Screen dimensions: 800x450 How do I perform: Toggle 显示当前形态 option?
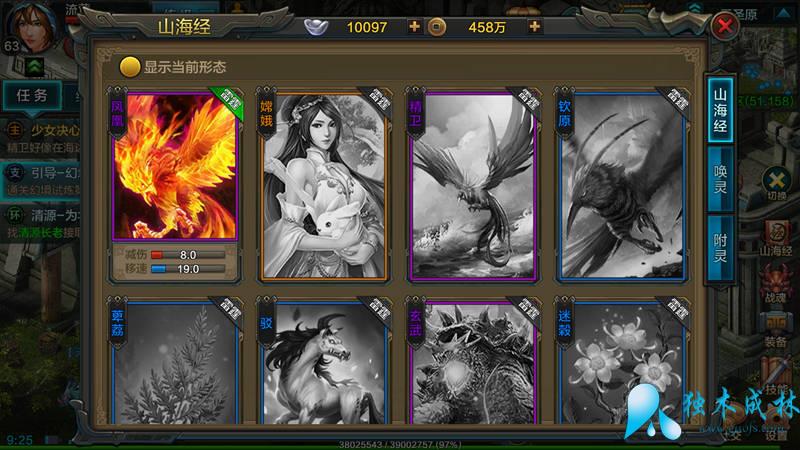[129, 68]
